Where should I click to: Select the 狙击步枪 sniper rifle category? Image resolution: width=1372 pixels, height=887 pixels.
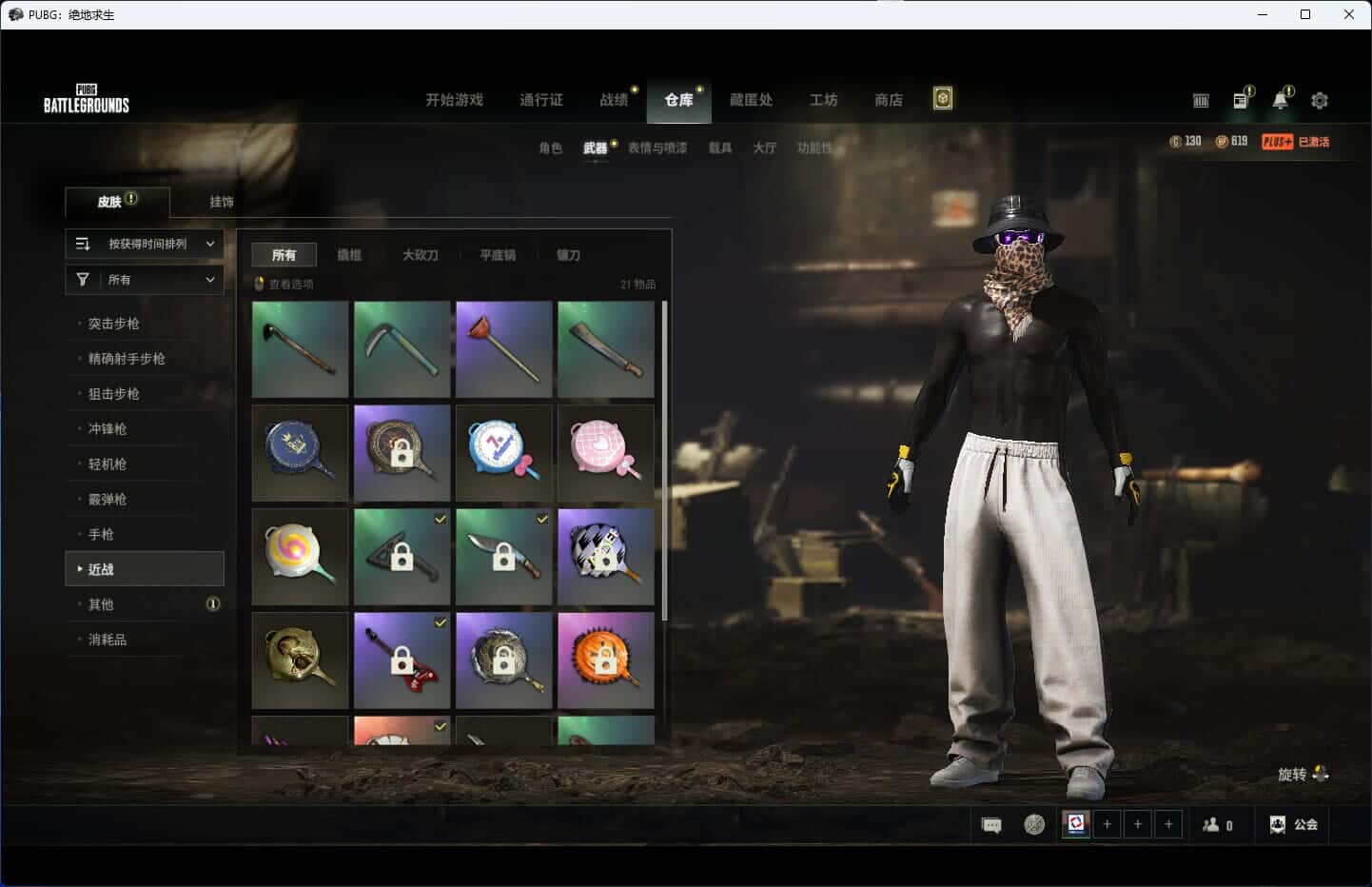[x=114, y=394]
